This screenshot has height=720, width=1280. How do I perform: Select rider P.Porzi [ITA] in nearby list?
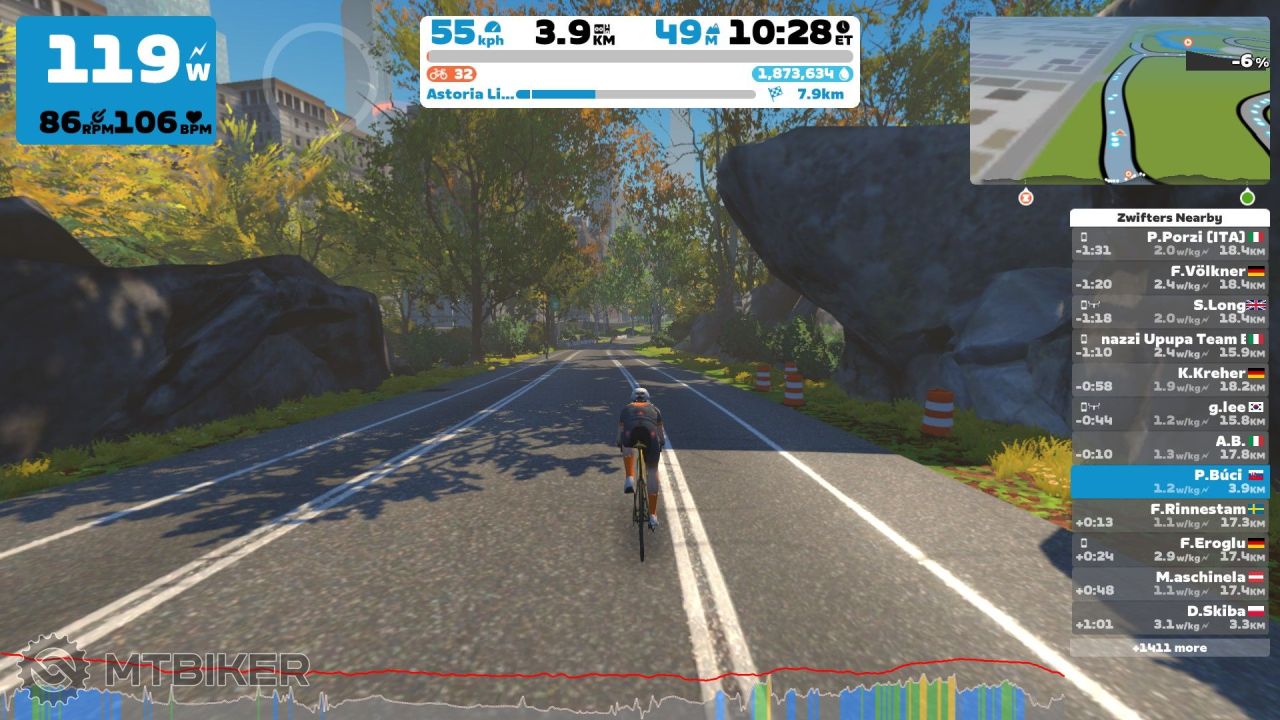coord(1169,244)
